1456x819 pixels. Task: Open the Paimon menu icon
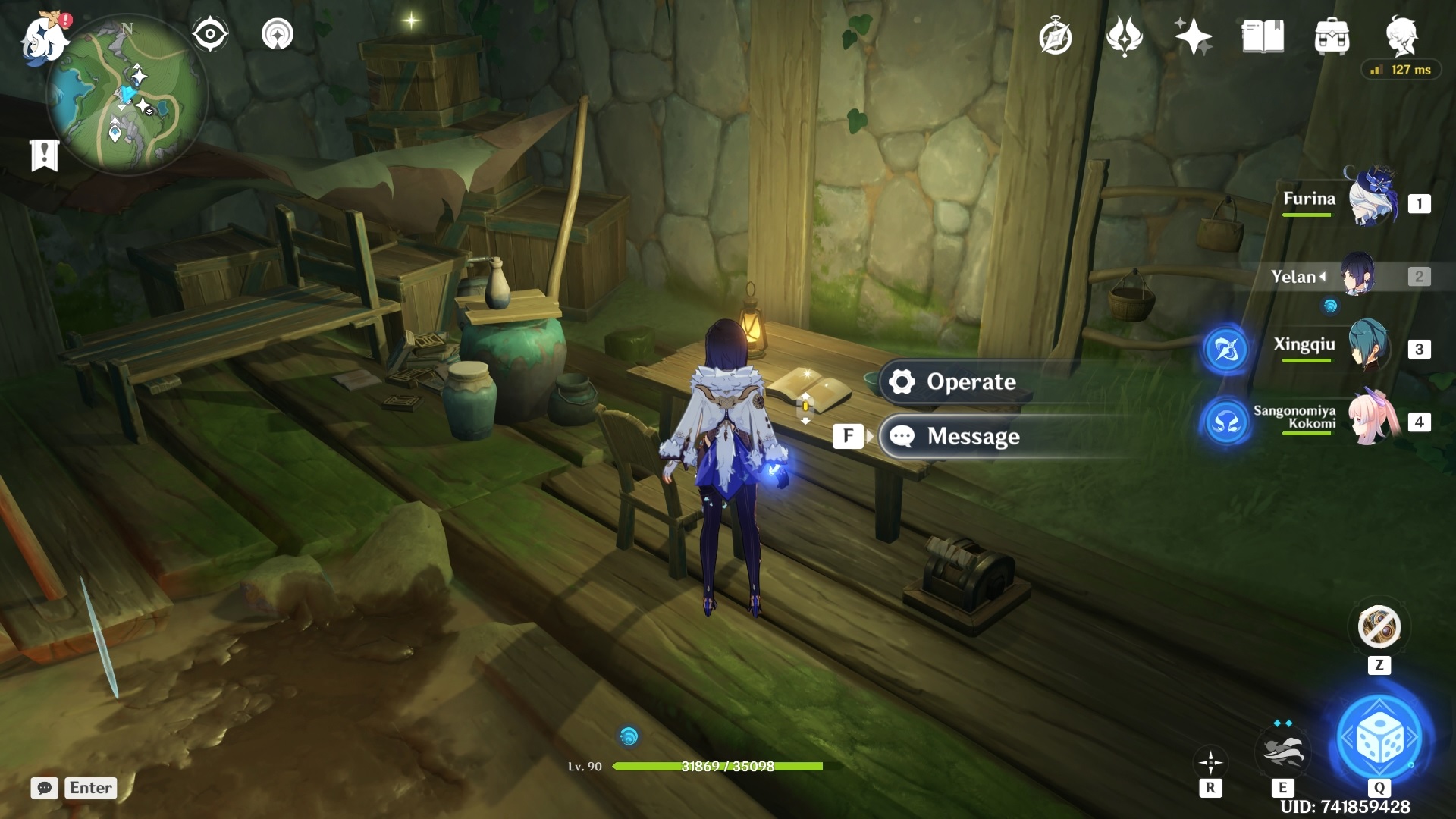43,39
